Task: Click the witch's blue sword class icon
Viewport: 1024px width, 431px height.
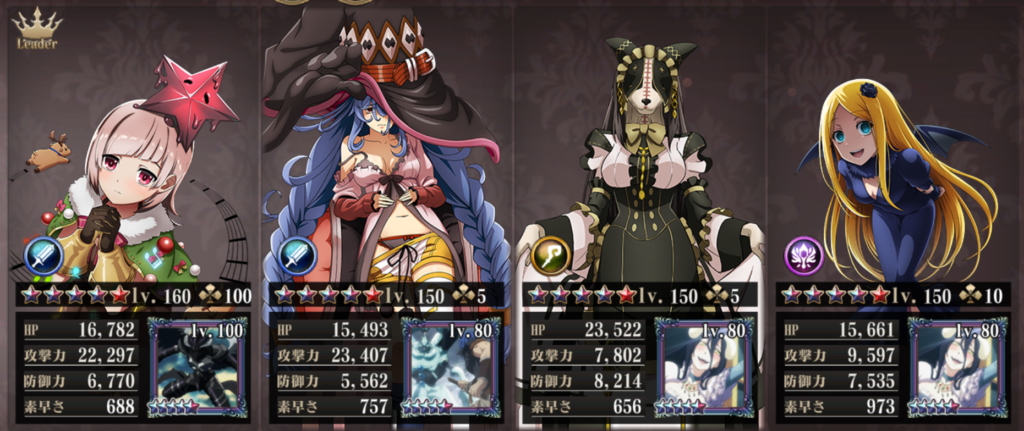Action: tap(296, 256)
